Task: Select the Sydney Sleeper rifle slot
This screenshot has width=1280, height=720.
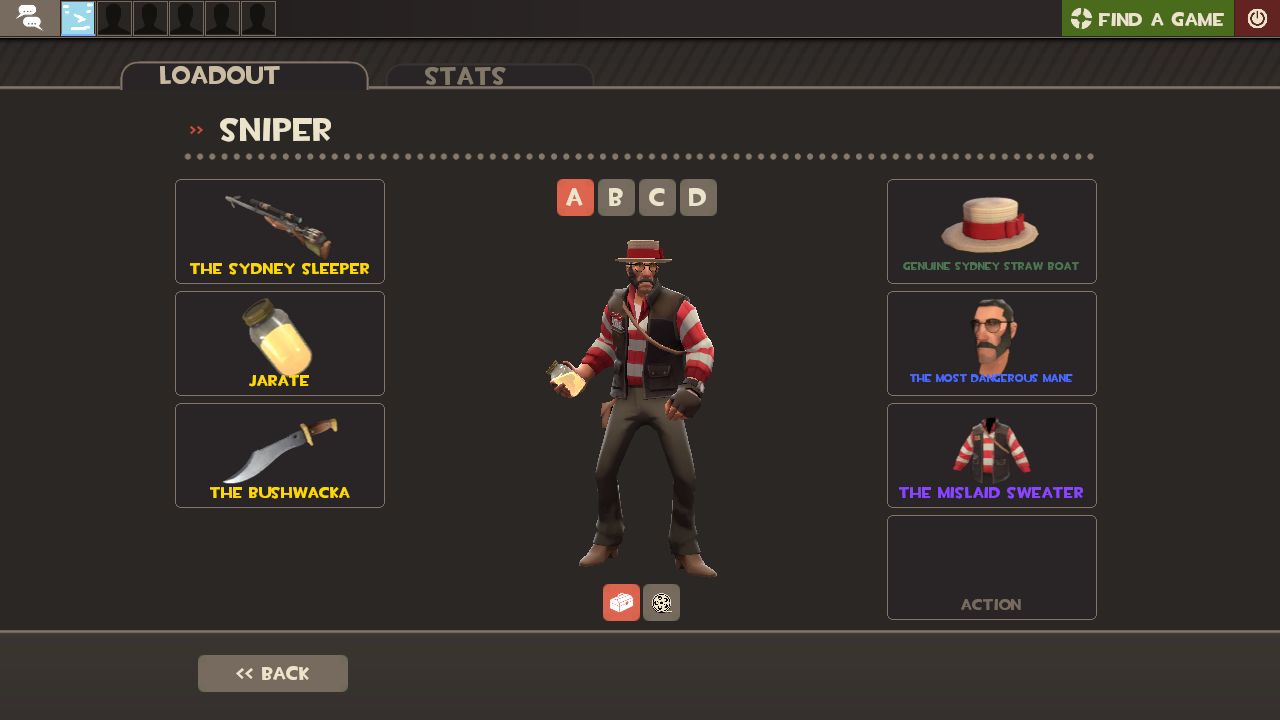Action: [280, 231]
